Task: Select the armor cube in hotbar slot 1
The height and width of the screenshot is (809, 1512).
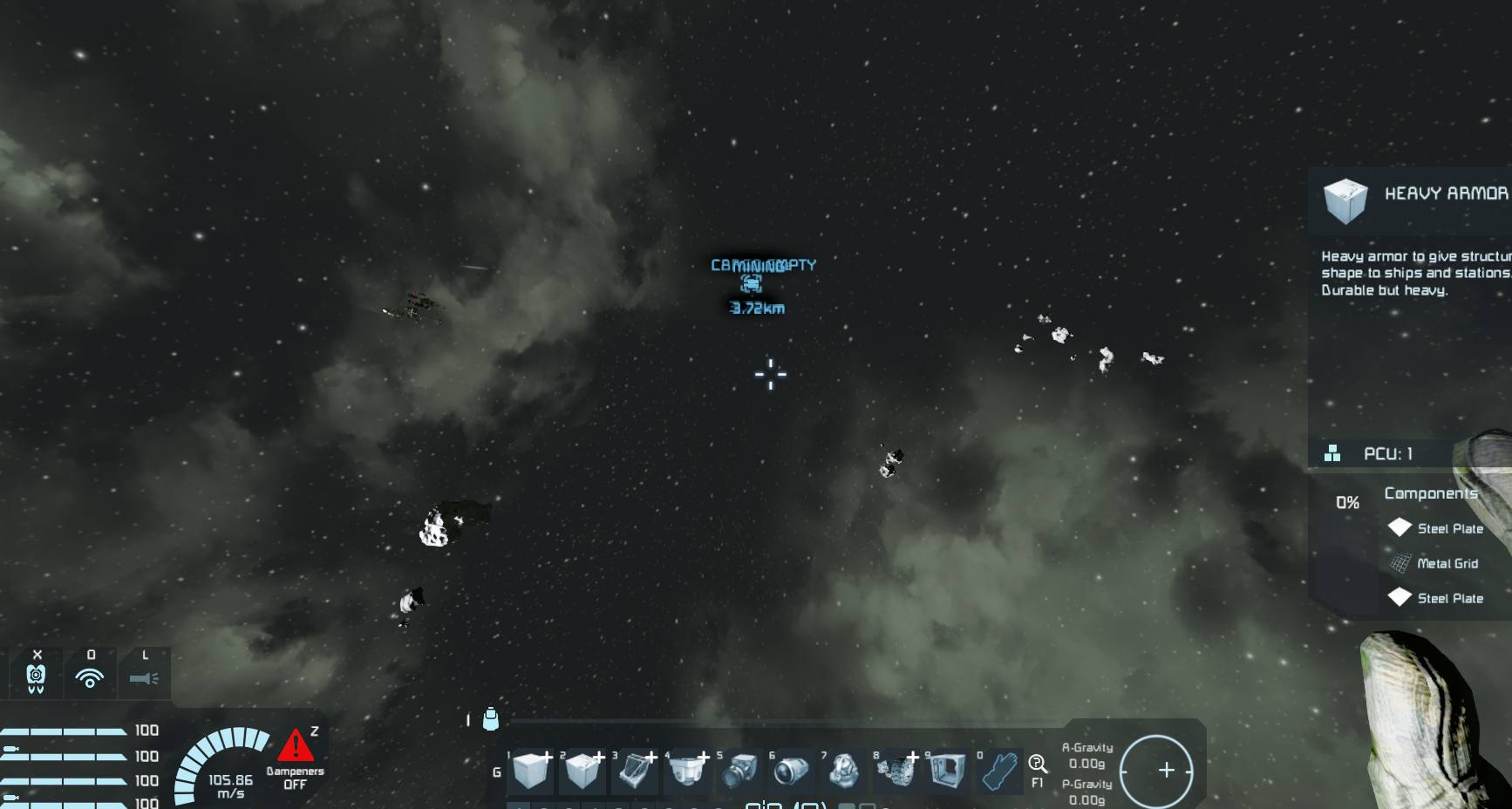Action: (530, 771)
